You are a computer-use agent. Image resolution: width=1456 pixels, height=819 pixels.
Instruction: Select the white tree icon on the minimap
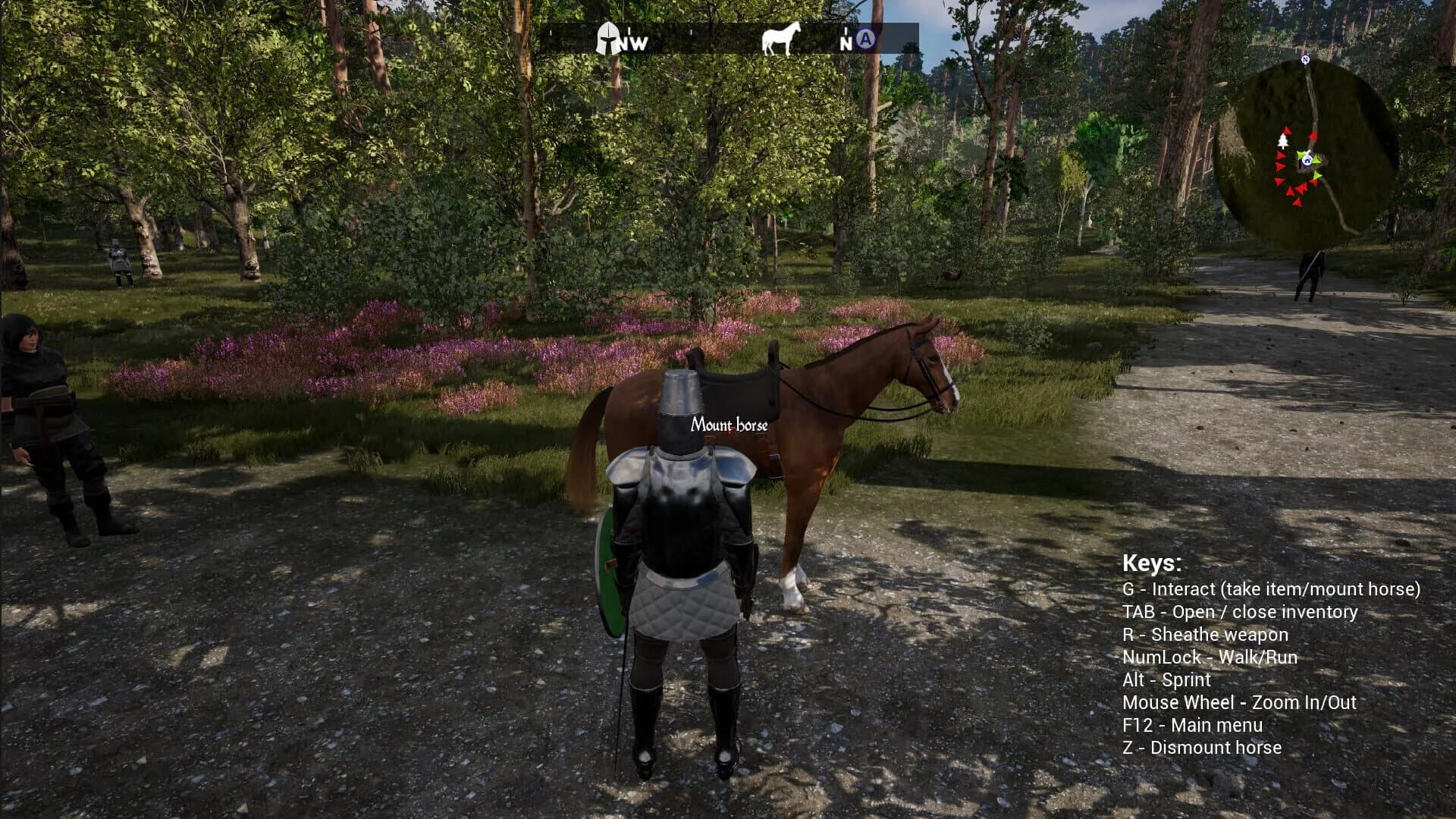(x=1283, y=142)
